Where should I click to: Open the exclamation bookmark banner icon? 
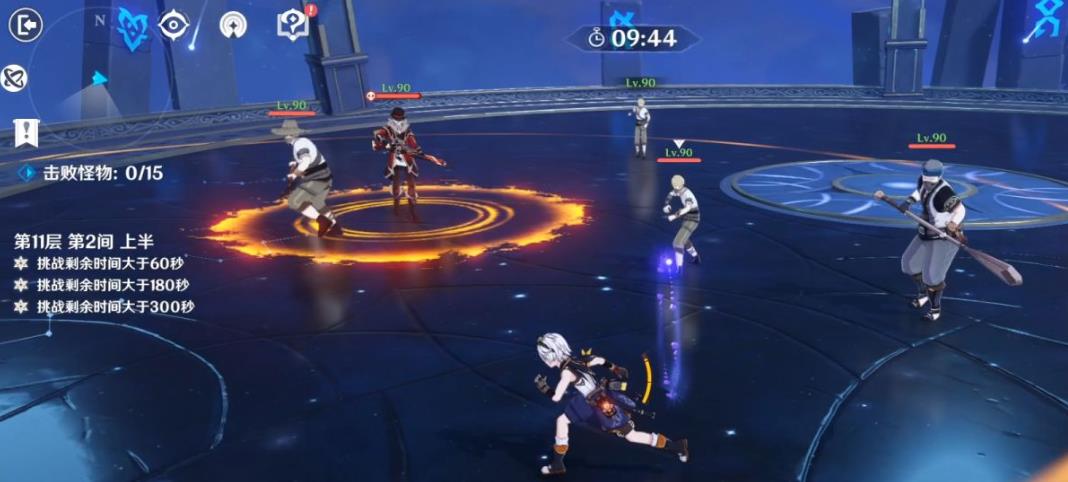[26, 132]
